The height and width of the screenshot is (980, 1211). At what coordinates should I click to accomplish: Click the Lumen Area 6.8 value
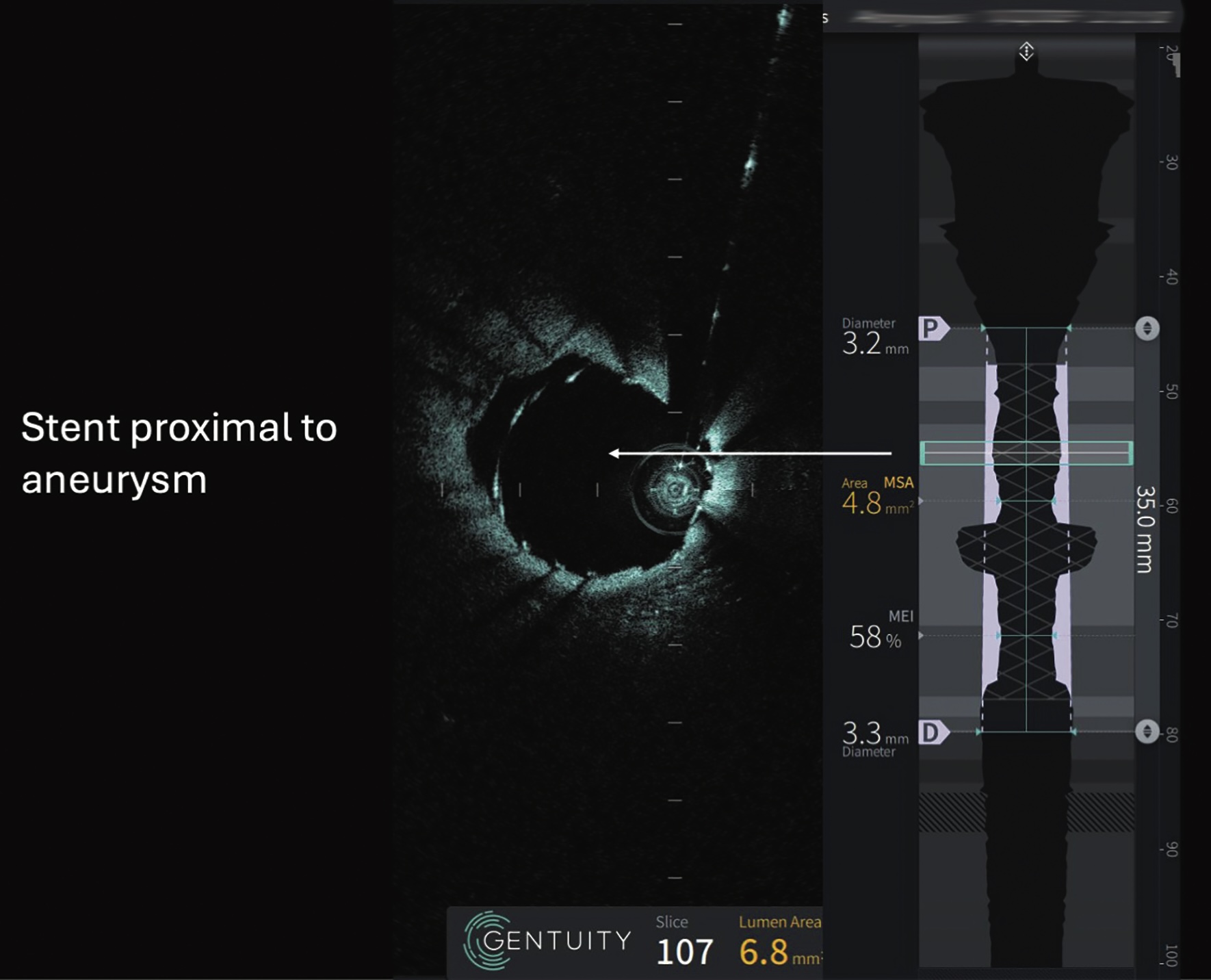pos(765,950)
